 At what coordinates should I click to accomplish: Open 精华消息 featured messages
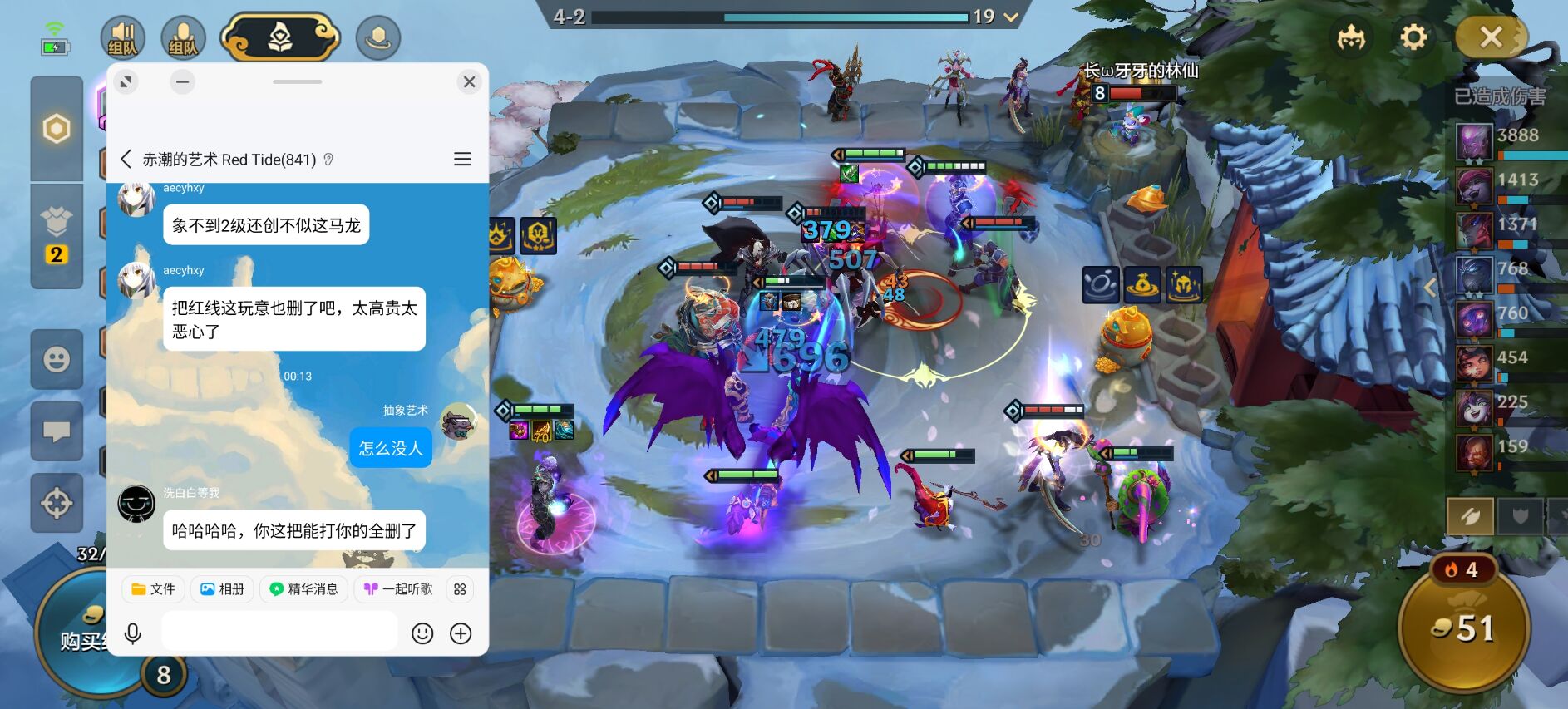point(303,589)
